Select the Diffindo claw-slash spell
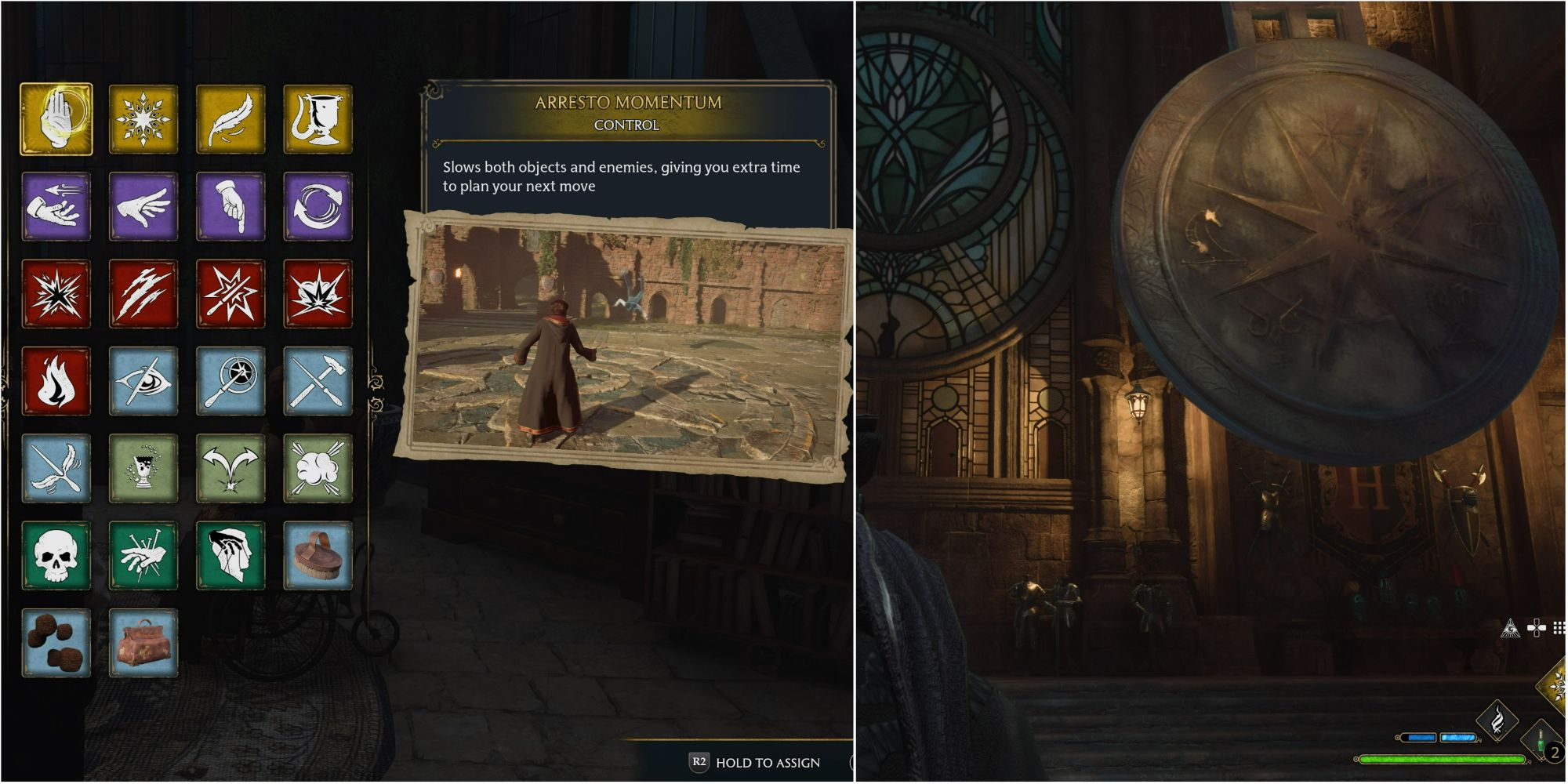 (144, 294)
